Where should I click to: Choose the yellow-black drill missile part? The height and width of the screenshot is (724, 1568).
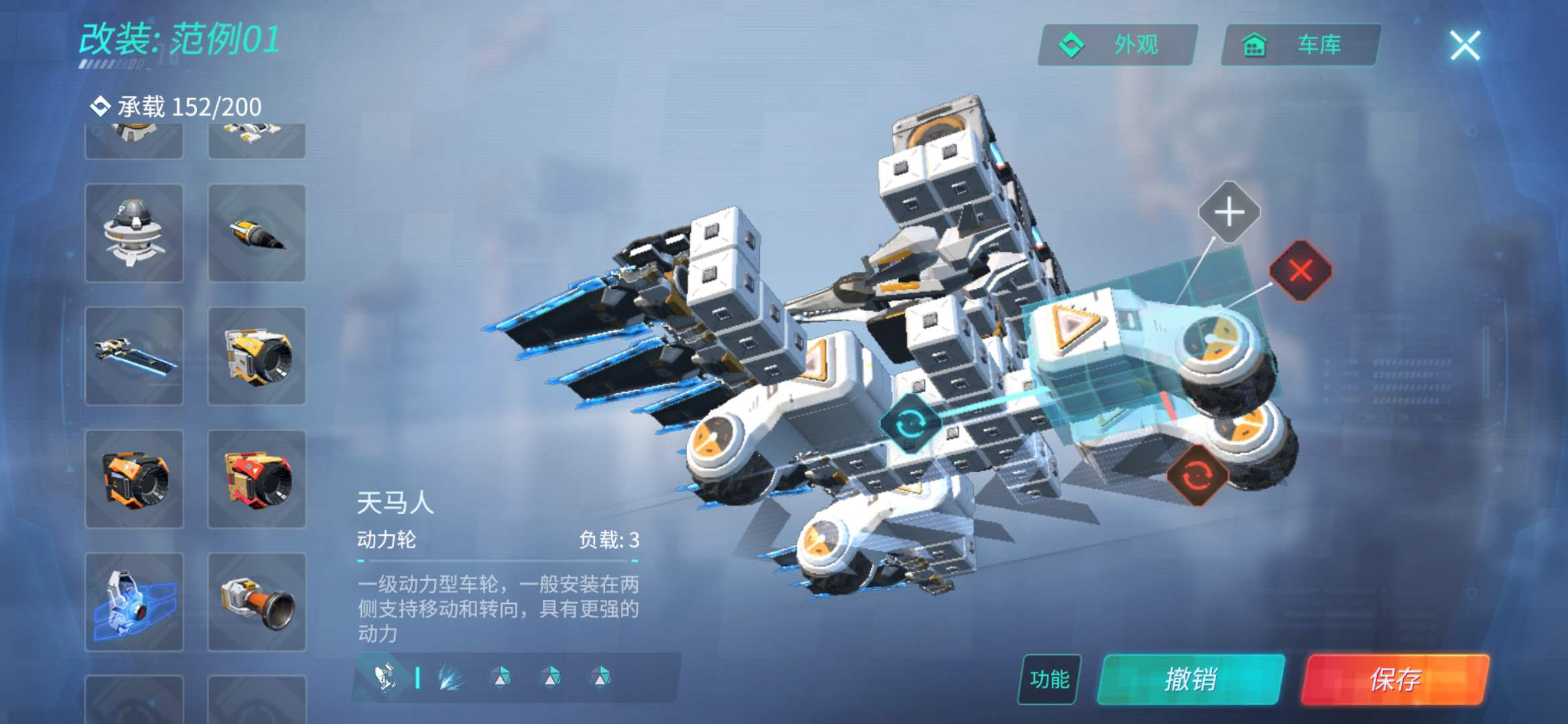257,233
